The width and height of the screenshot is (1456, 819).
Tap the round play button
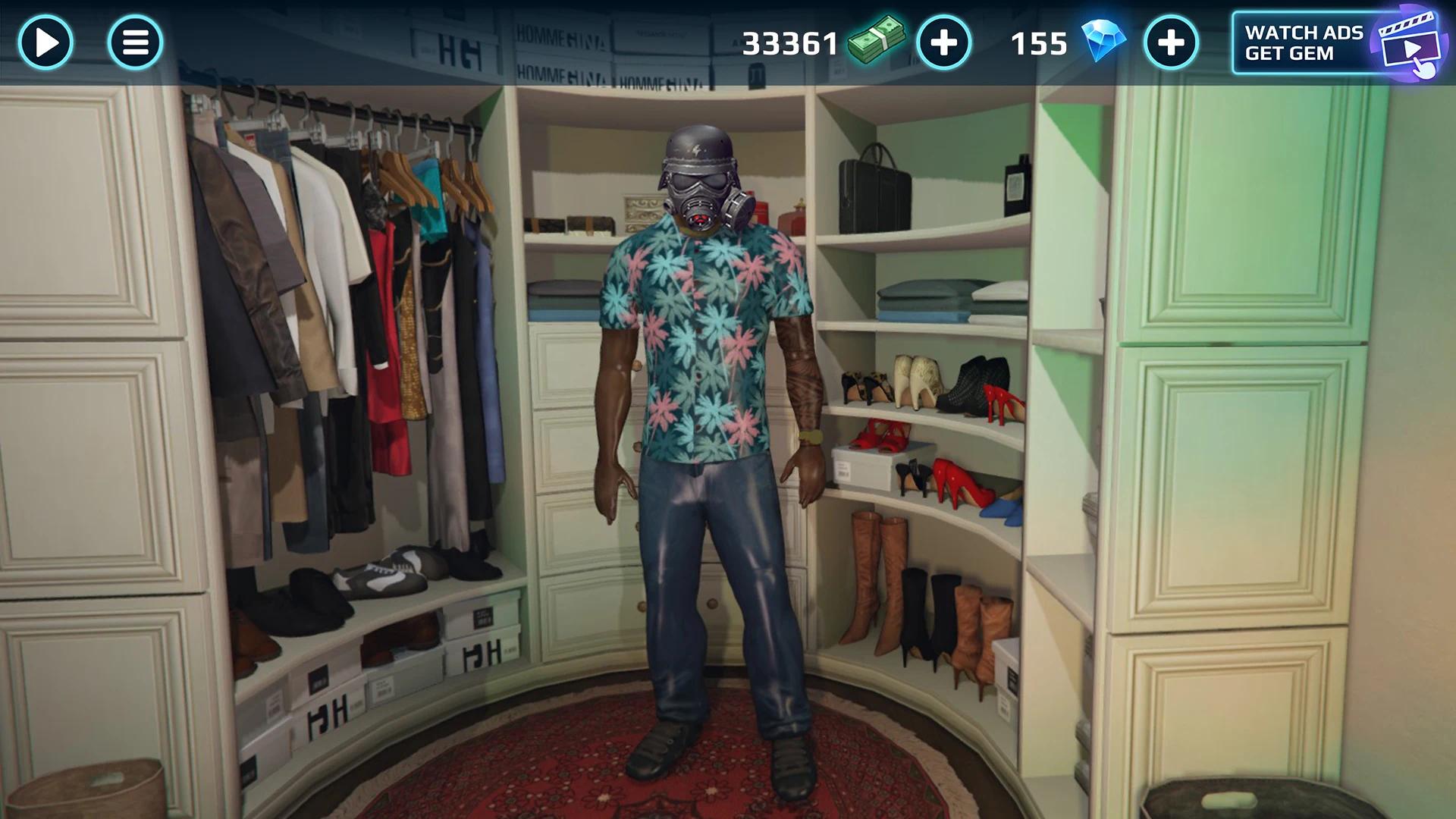(x=45, y=42)
